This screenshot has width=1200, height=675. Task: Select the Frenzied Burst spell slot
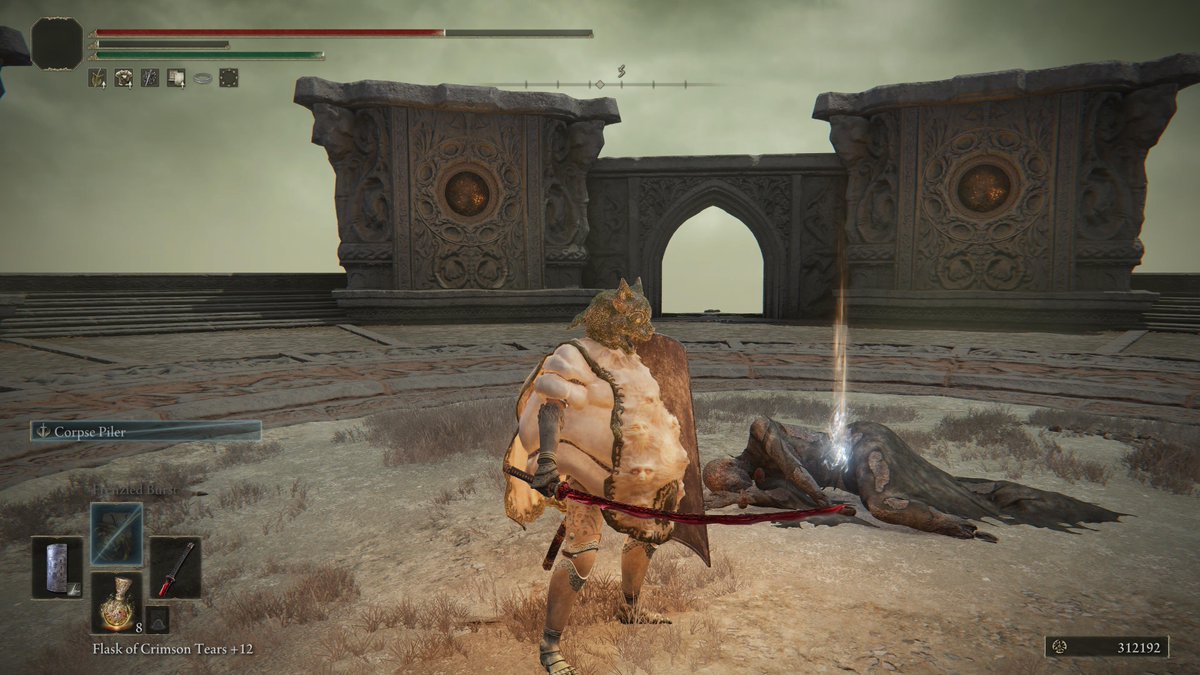[x=117, y=534]
